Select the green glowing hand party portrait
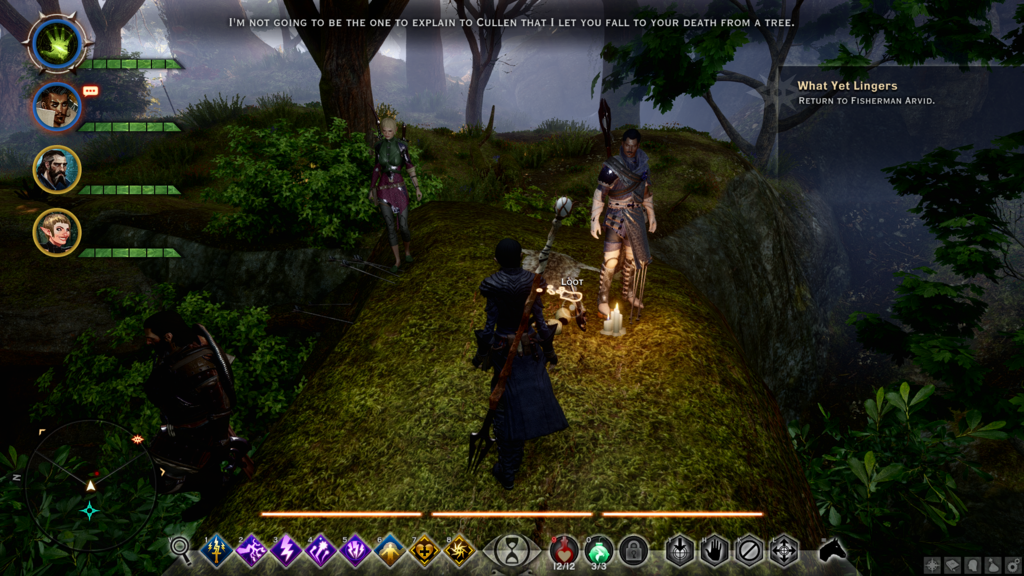This screenshot has height=576, width=1024. (57, 41)
